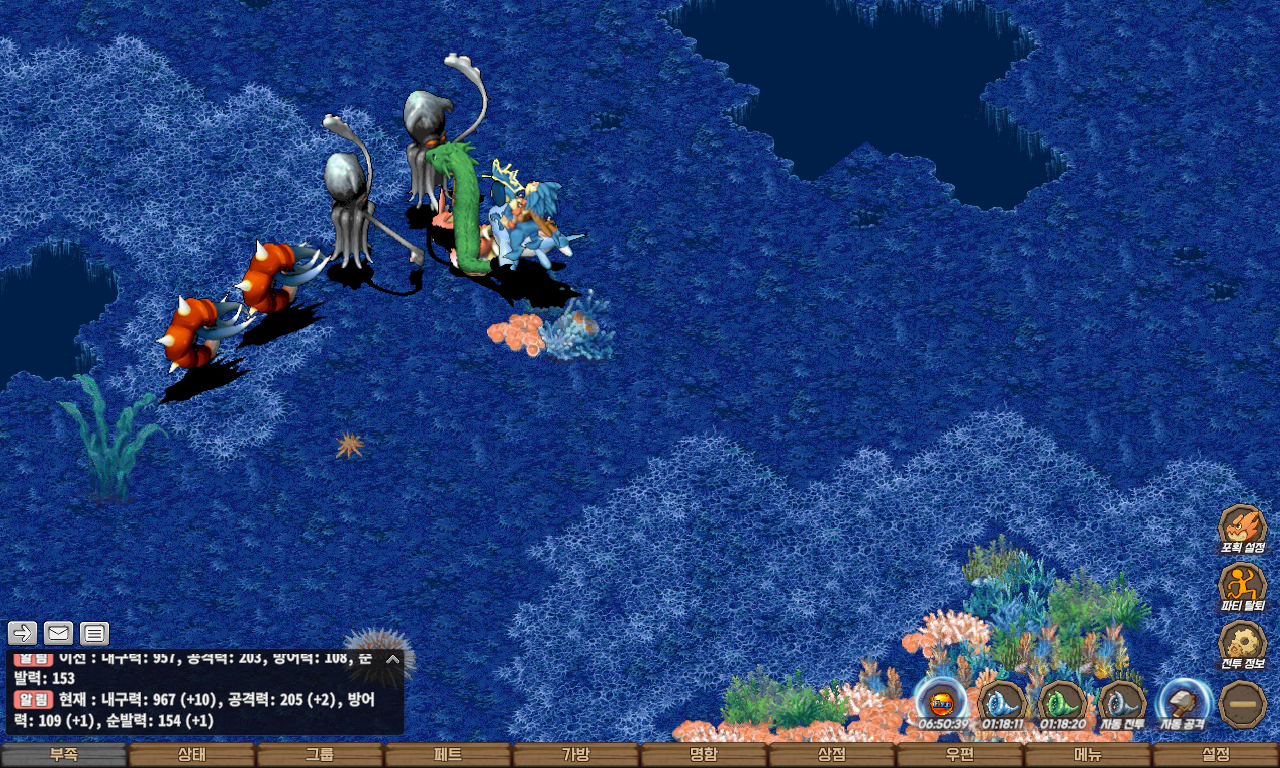Open the 명함 (name card) menu

coord(704,755)
